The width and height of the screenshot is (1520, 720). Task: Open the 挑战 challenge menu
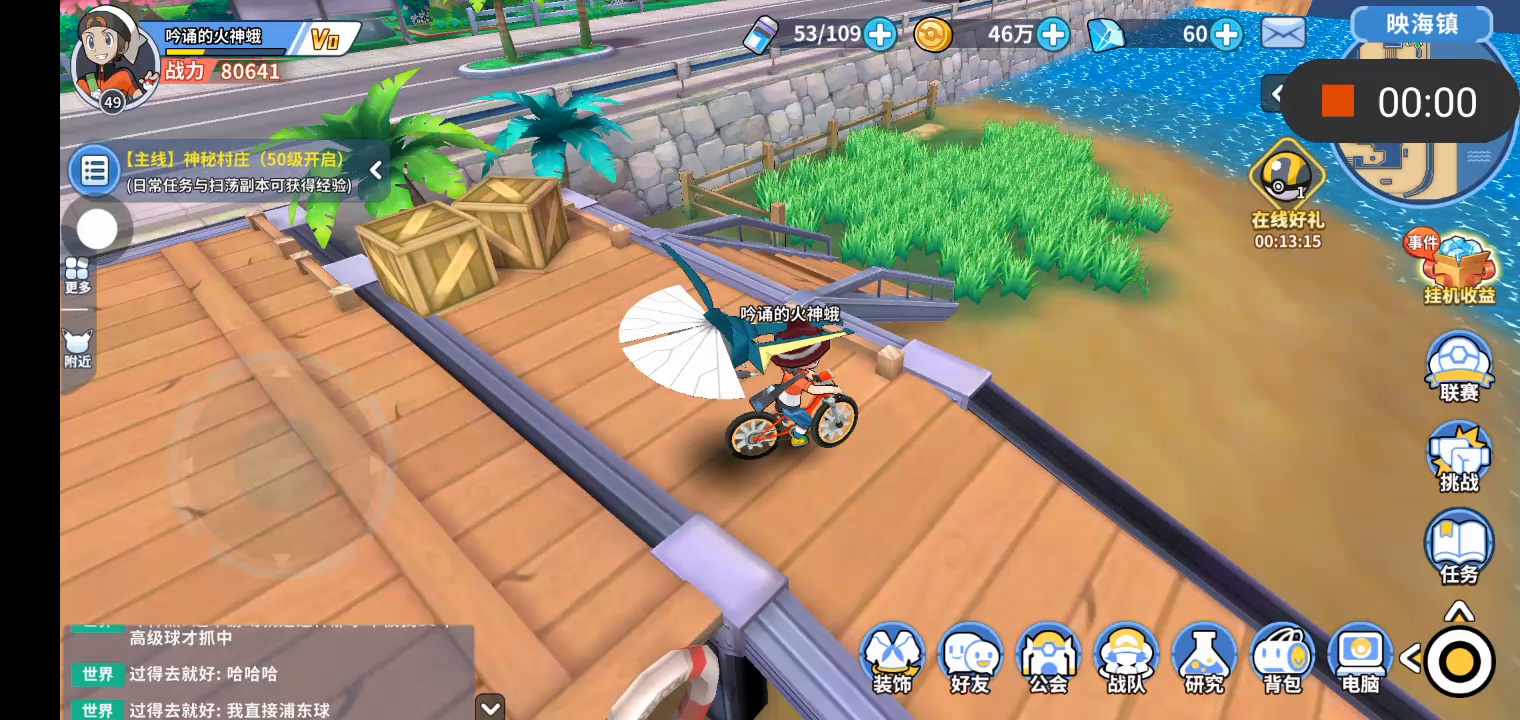point(1459,456)
